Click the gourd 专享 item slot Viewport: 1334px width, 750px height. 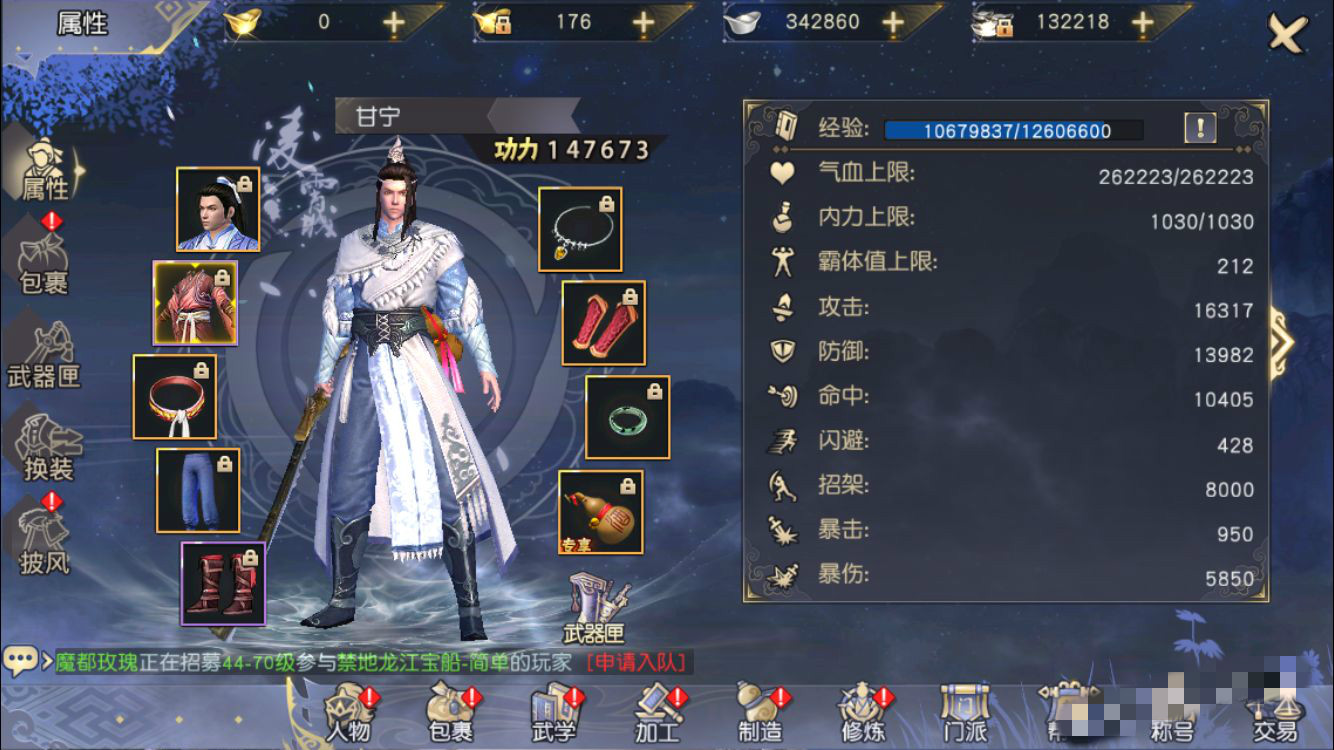[x=600, y=512]
